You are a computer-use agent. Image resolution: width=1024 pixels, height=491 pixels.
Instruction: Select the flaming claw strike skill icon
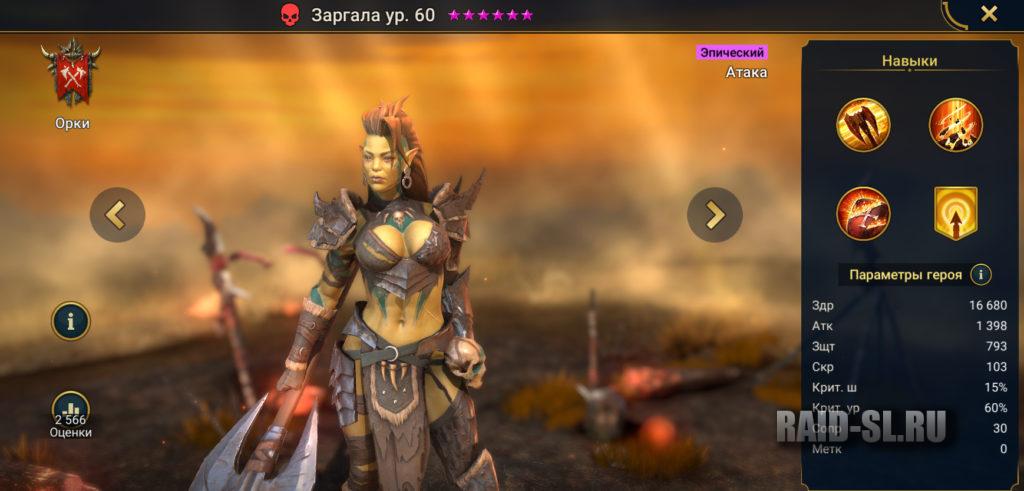click(x=956, y=125)
